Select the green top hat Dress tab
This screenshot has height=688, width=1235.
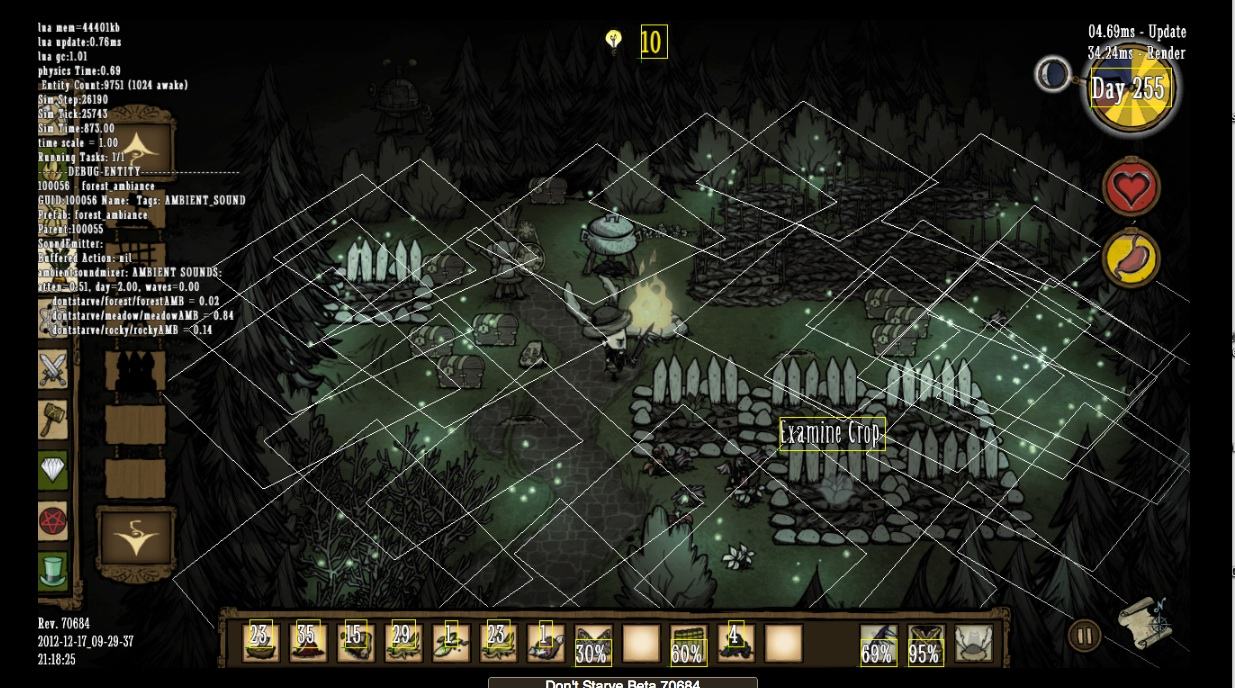[53, 570]
